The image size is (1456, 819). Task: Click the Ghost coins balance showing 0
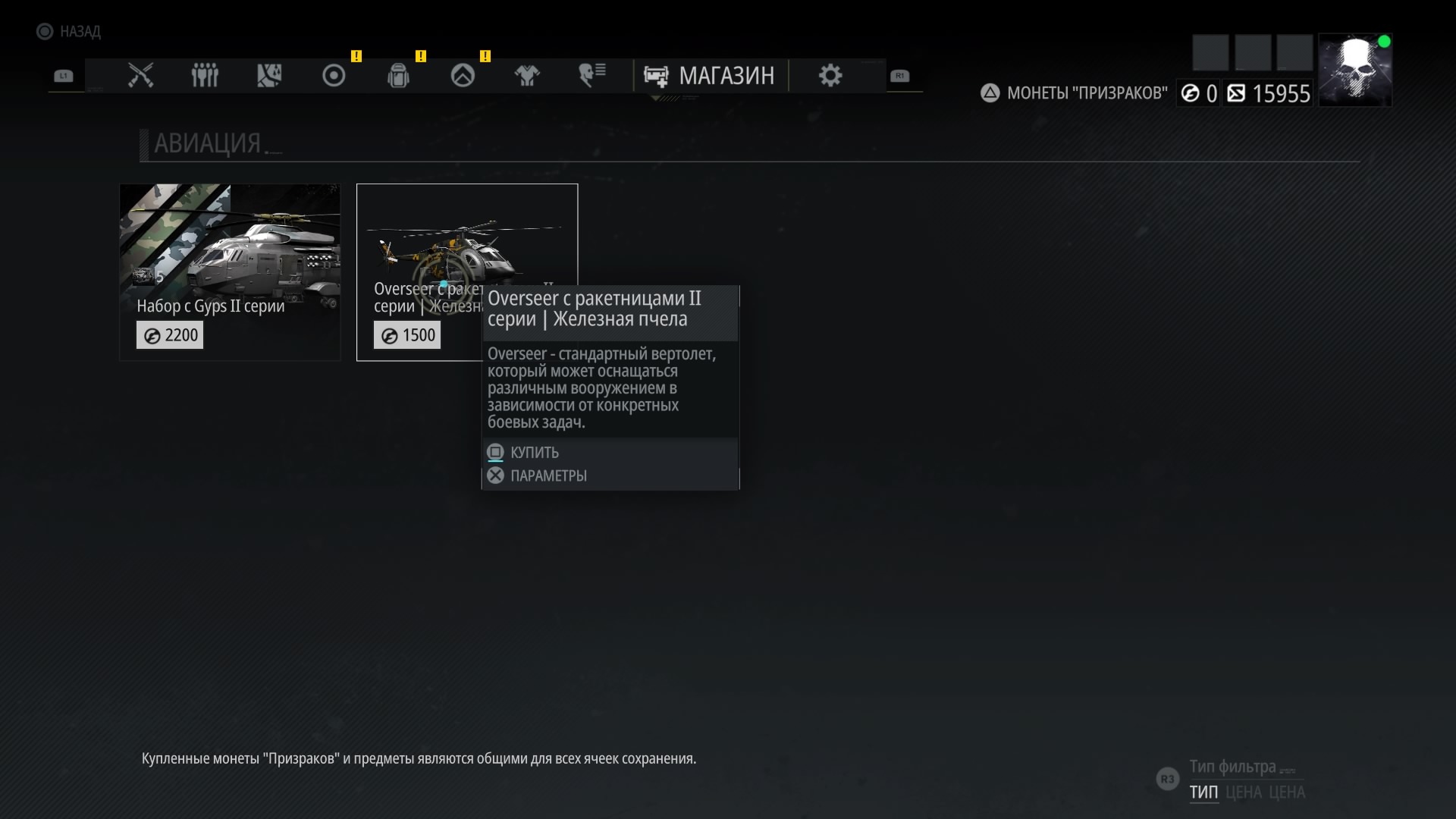point(1200,93)
